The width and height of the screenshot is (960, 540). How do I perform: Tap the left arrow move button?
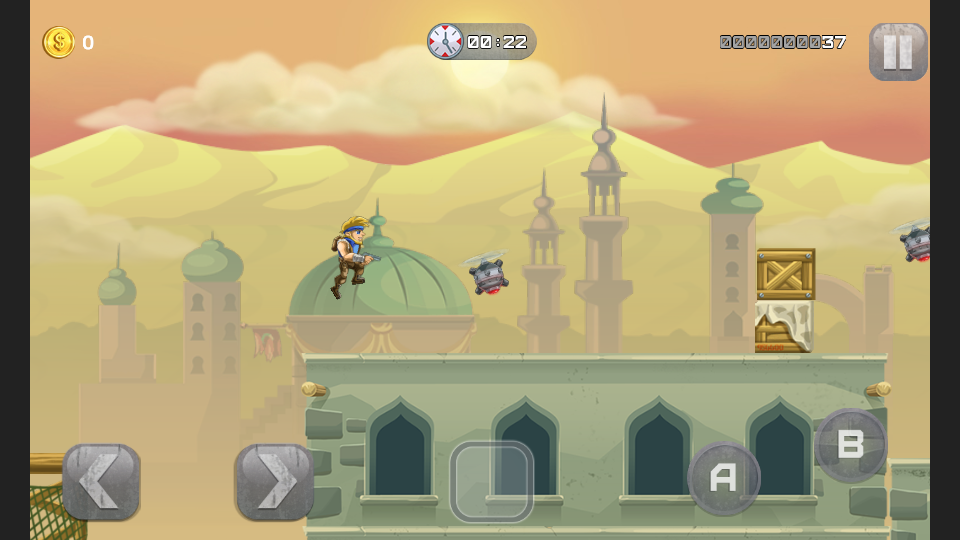point(101,482)
